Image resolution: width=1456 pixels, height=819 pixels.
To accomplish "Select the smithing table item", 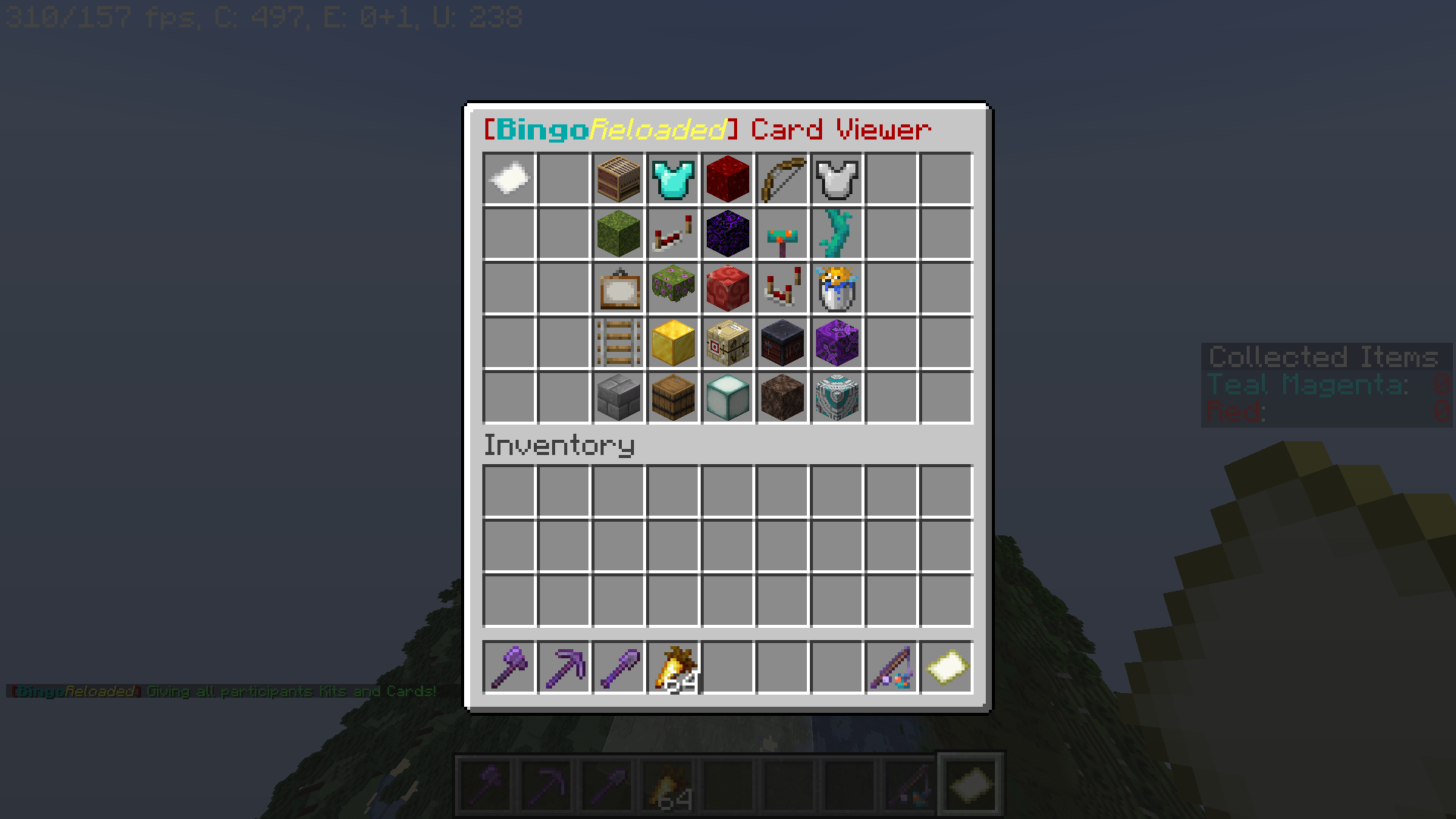I will click(782, 343).
